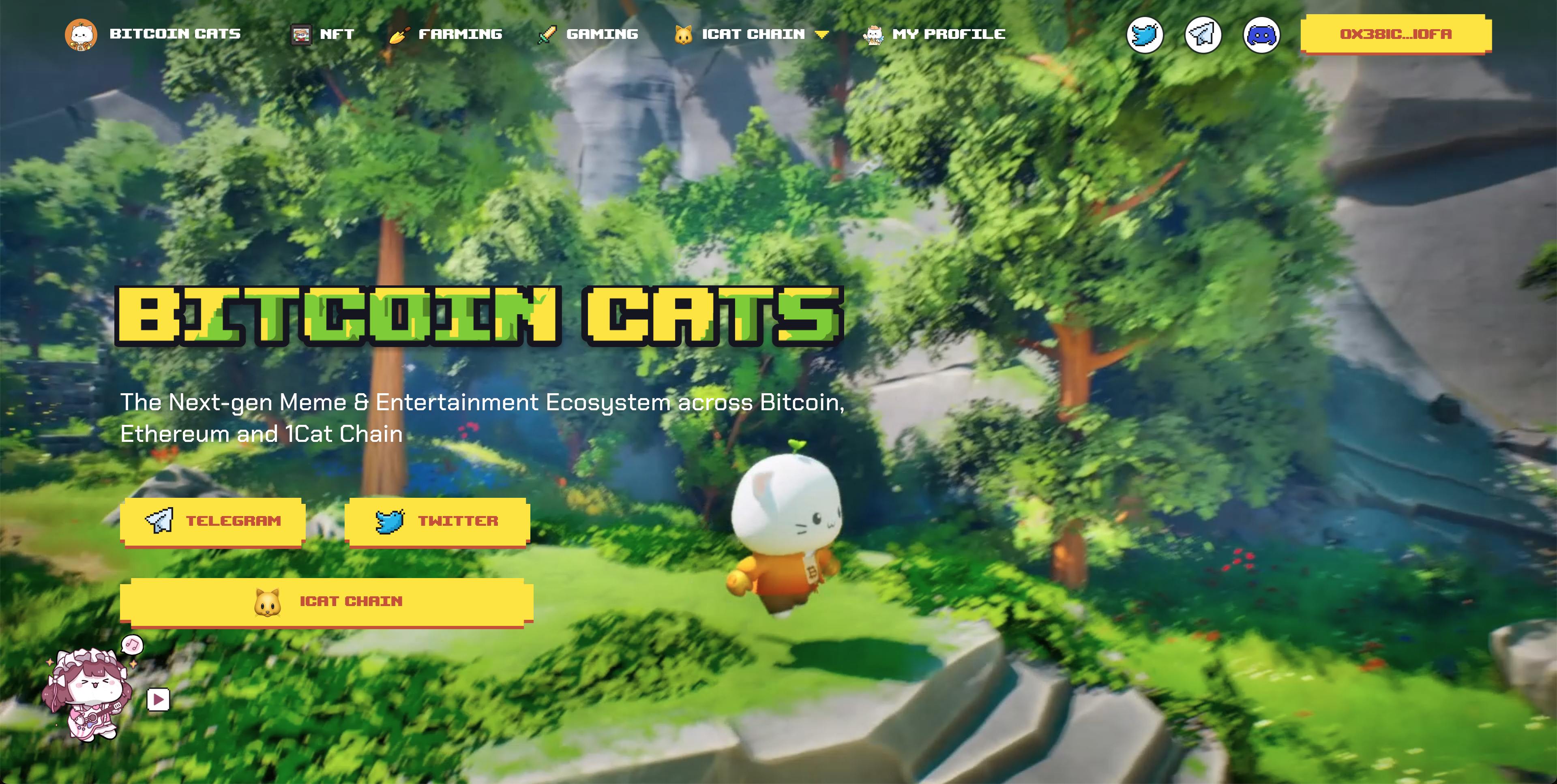Open the wide 1Cat Chain button
Screen dimensions: 1557x784
coord(326,602)
